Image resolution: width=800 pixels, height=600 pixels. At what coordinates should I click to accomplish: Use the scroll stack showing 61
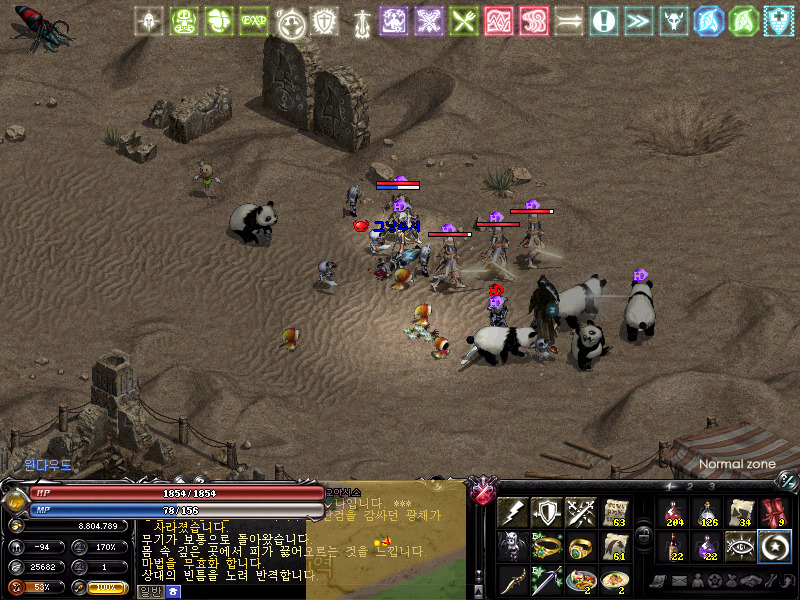point(615,547)
